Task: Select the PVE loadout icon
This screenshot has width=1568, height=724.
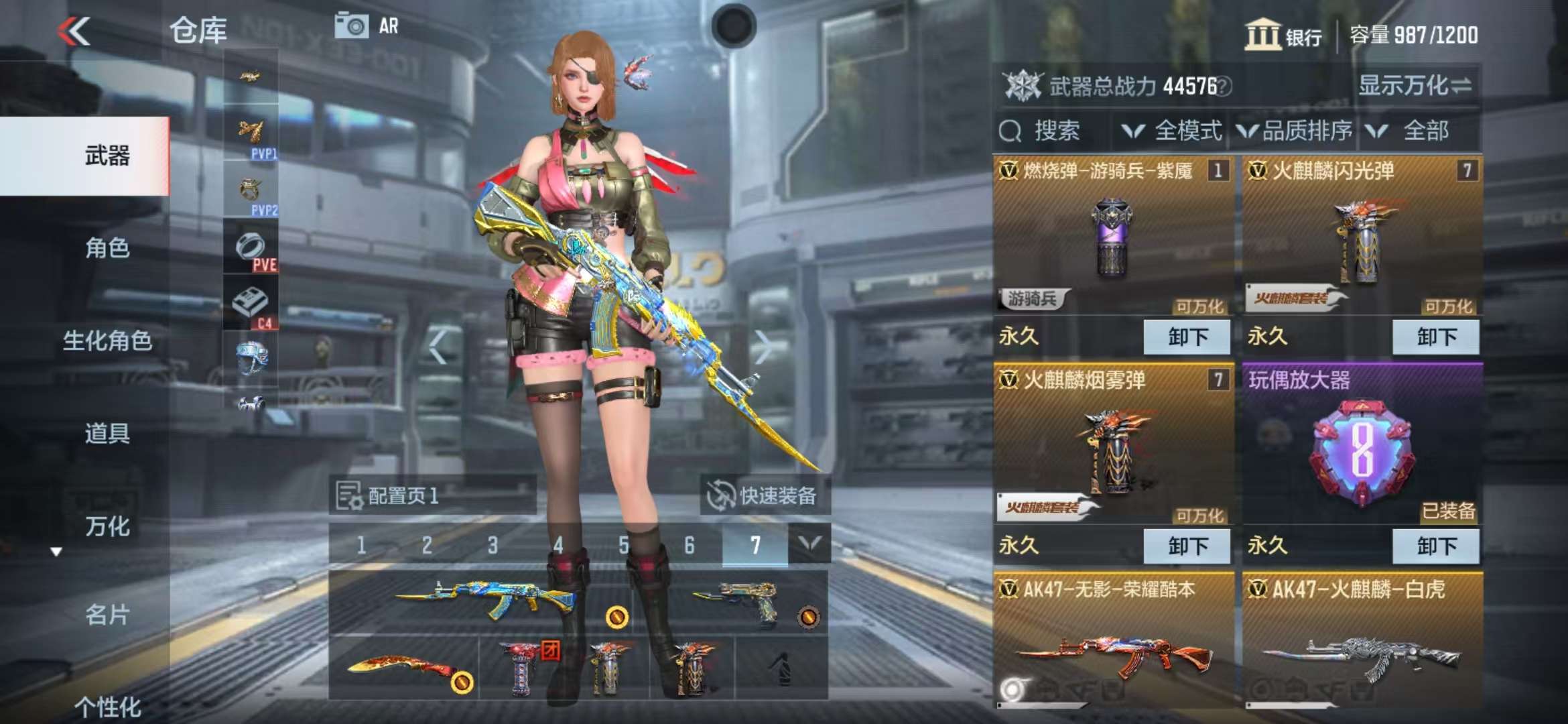Action: pyautogui.click(x=251, y=249)
